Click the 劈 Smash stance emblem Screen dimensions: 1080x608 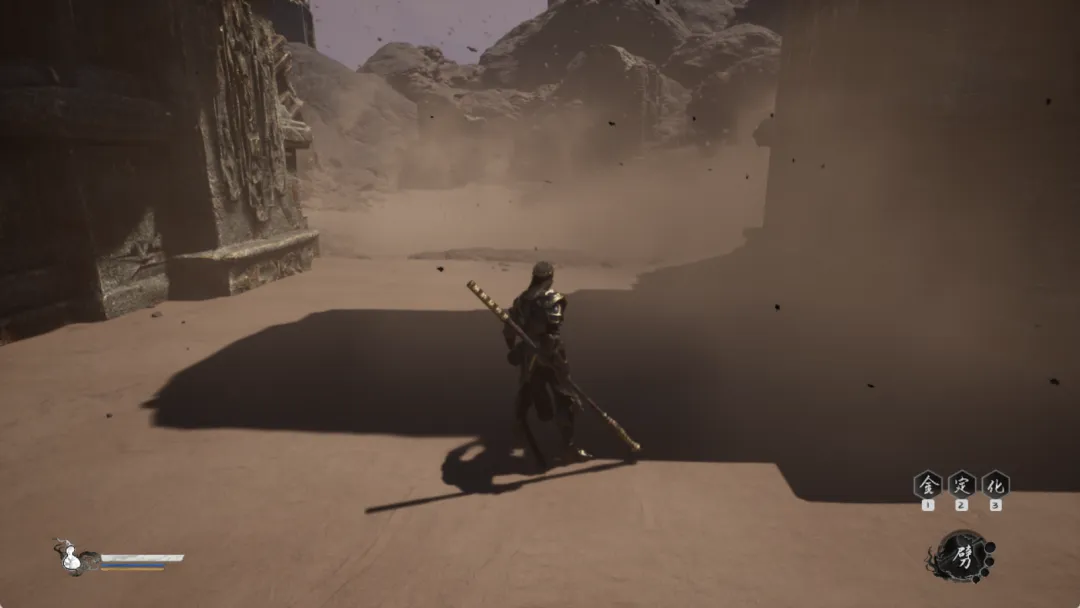pyautogui.click(x=963, y=556)
